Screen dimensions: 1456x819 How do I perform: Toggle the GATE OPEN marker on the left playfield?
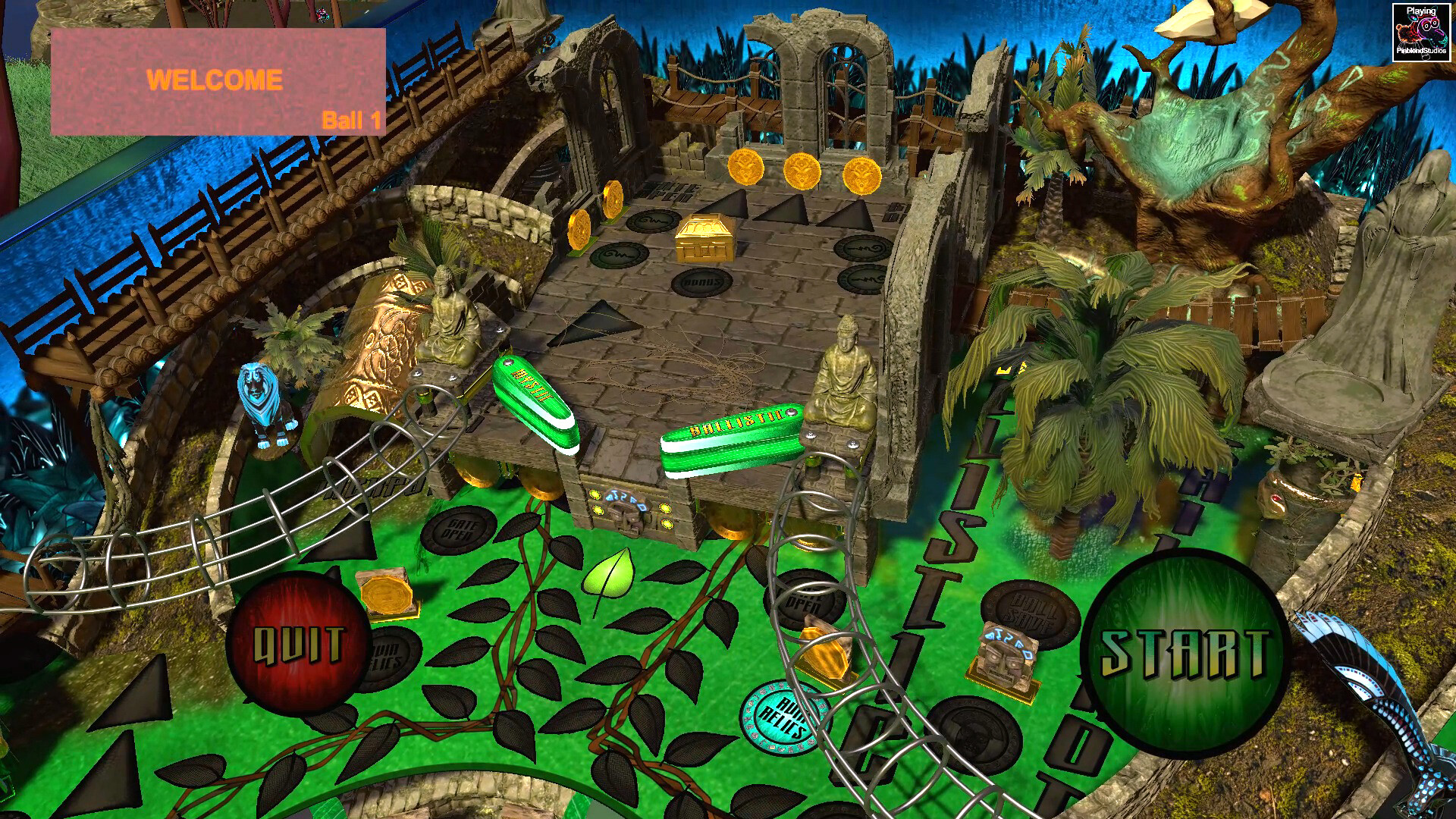(460, 529)
